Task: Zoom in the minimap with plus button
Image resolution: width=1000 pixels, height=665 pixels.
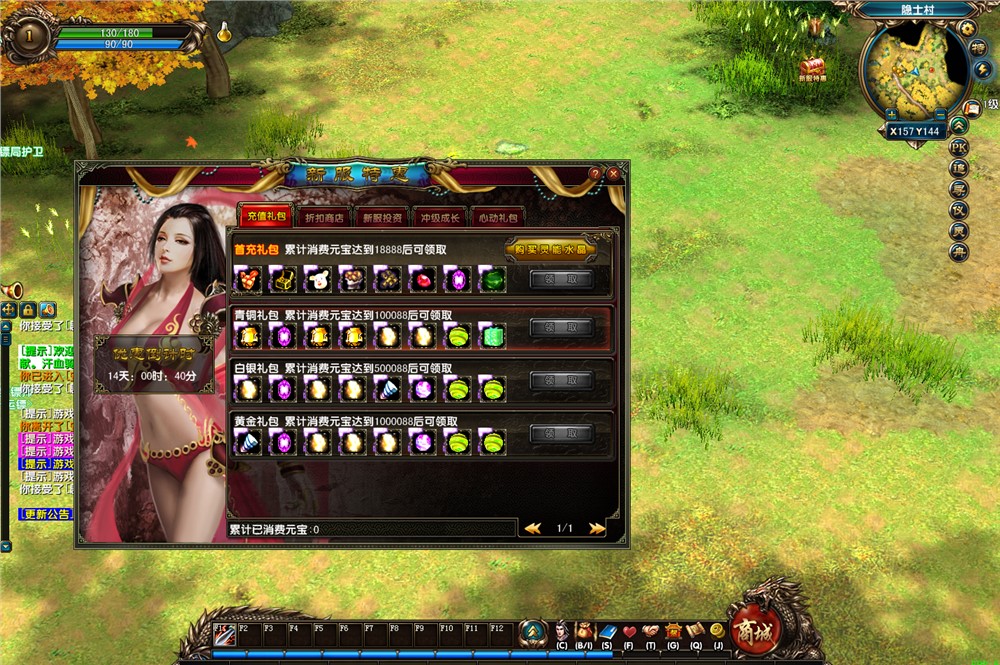Action: click(891, 115)
